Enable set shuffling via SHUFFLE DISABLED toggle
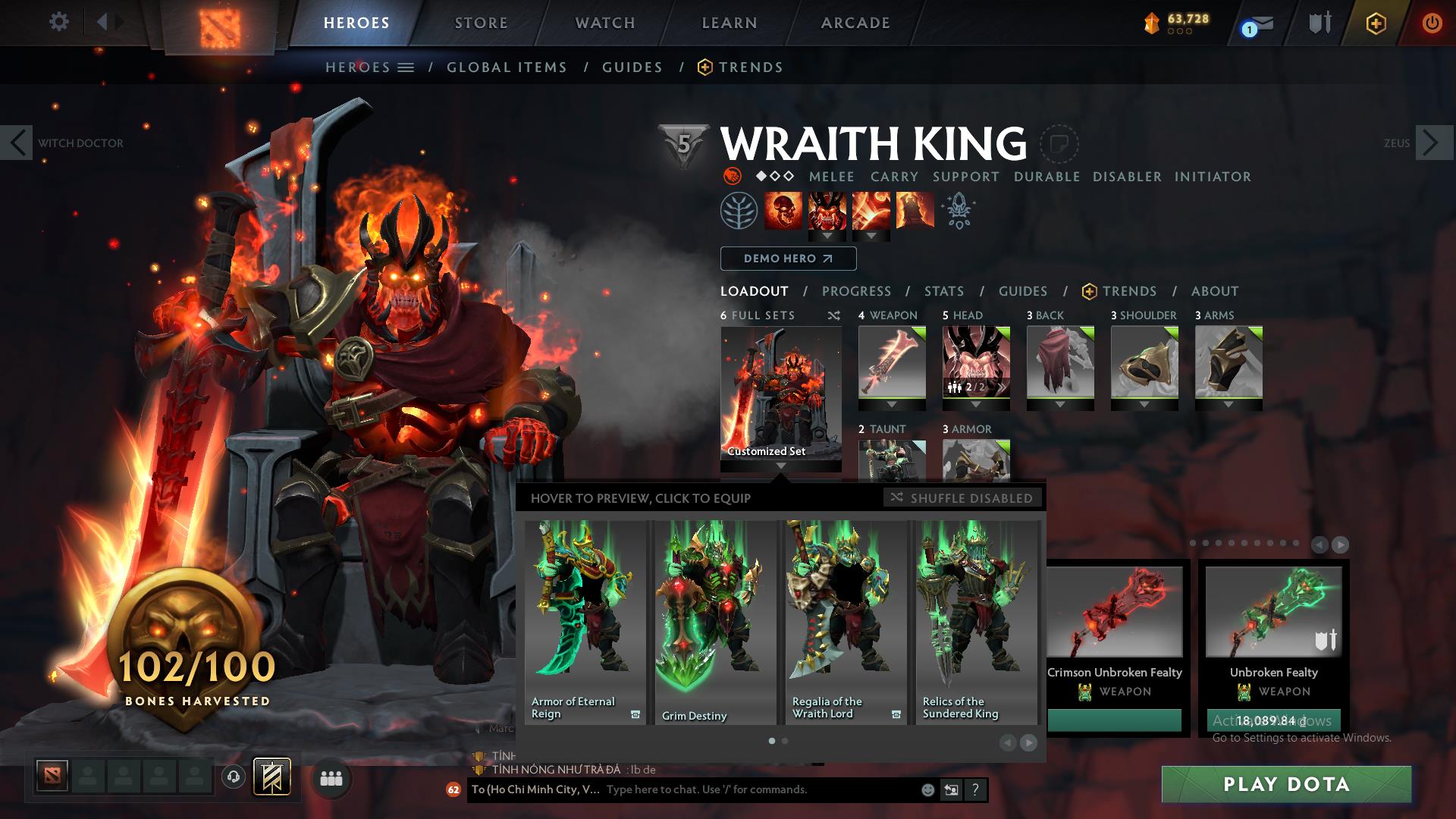1456x819 pixels. (x=962, y=498)
